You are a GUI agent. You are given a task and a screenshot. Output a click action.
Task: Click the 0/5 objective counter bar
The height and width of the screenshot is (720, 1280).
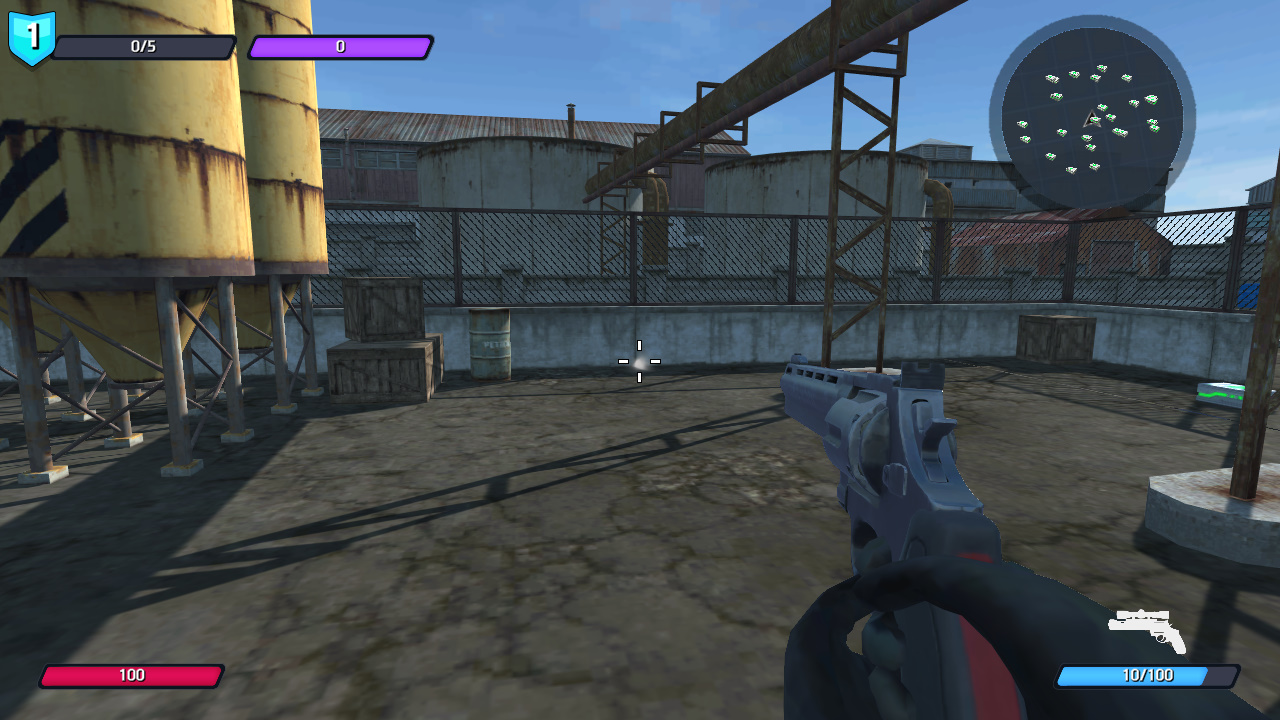[142, 44]
